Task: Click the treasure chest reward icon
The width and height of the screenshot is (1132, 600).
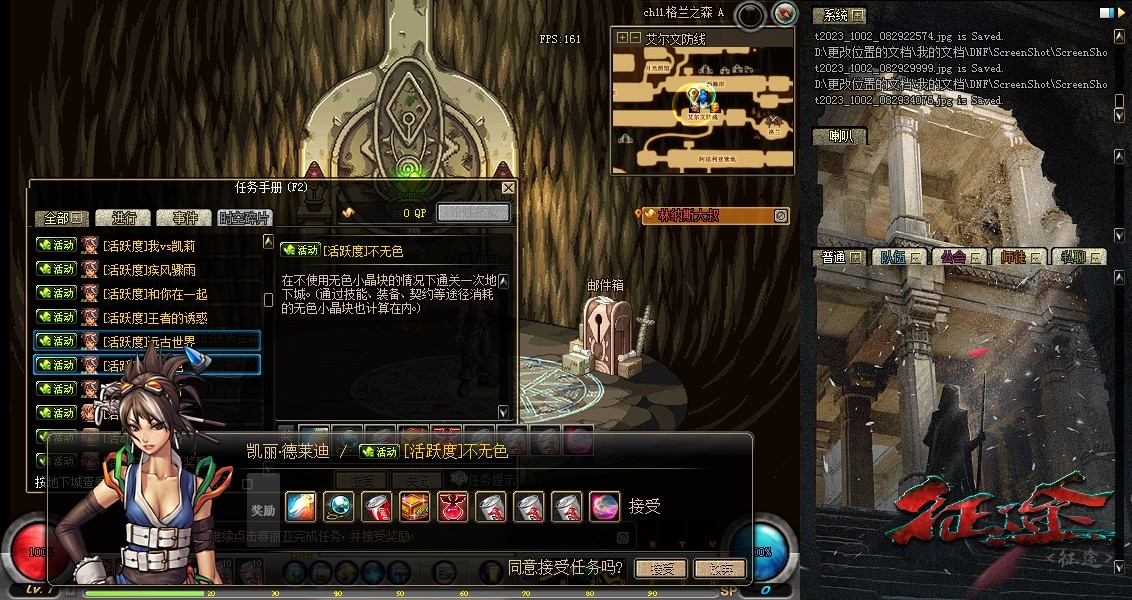Action: (415, 507)
